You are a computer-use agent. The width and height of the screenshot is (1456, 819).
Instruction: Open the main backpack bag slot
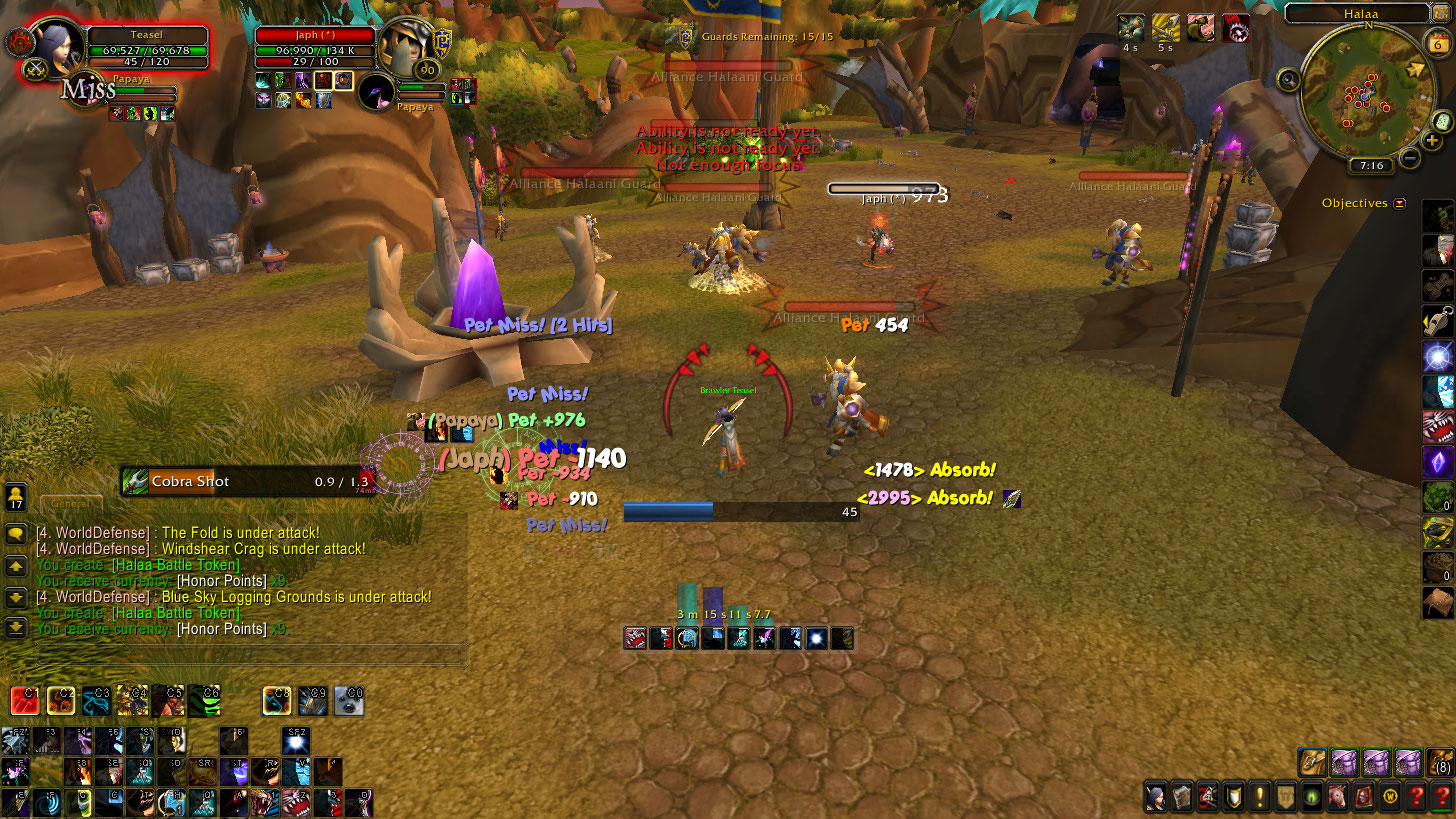[x=1440, y=762]
